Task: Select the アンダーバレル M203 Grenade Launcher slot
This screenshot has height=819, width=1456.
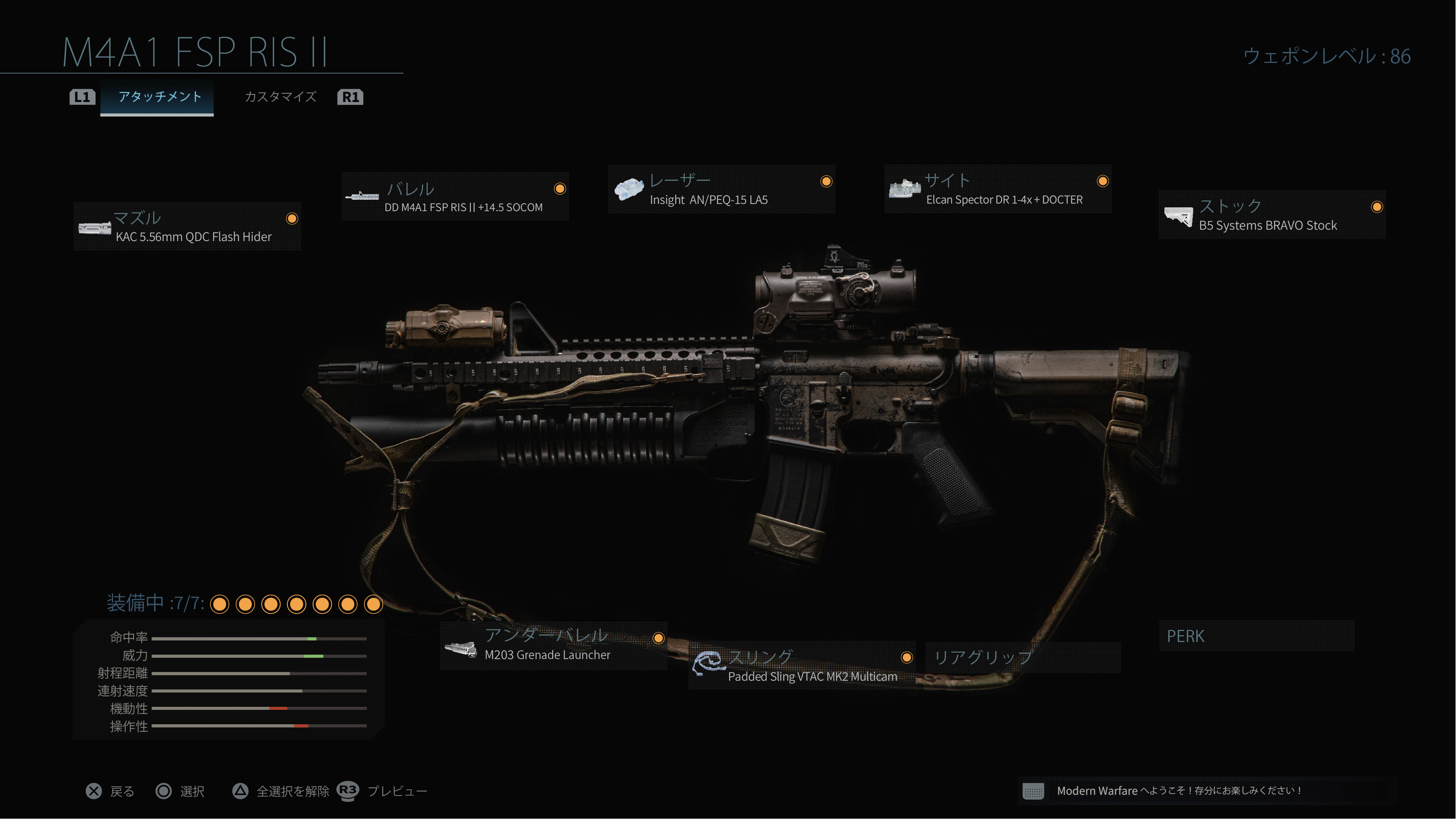Action: (553, 645)
